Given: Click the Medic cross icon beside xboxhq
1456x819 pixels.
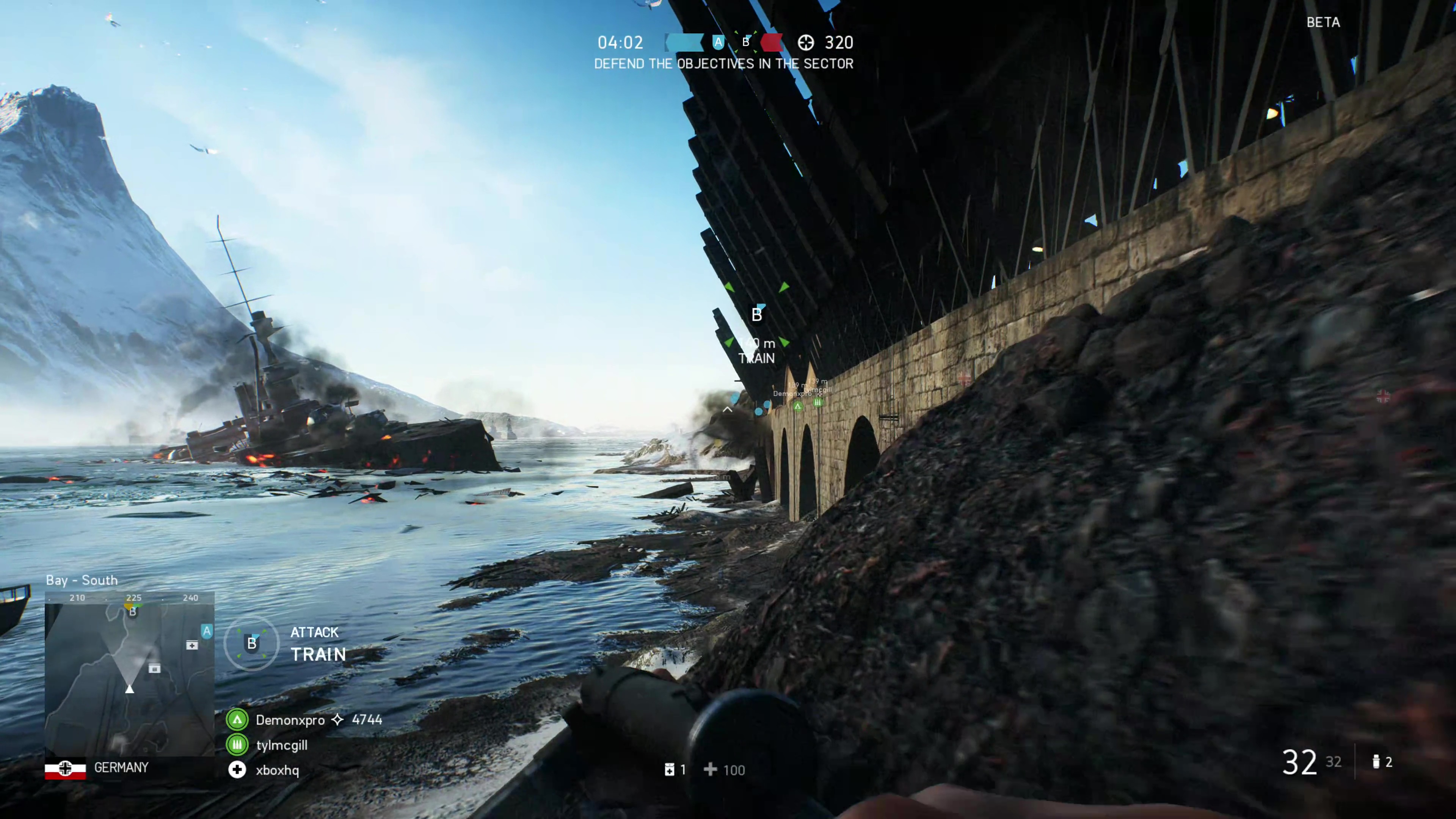Looking at the screenshot, I should (x=237, y=770).
